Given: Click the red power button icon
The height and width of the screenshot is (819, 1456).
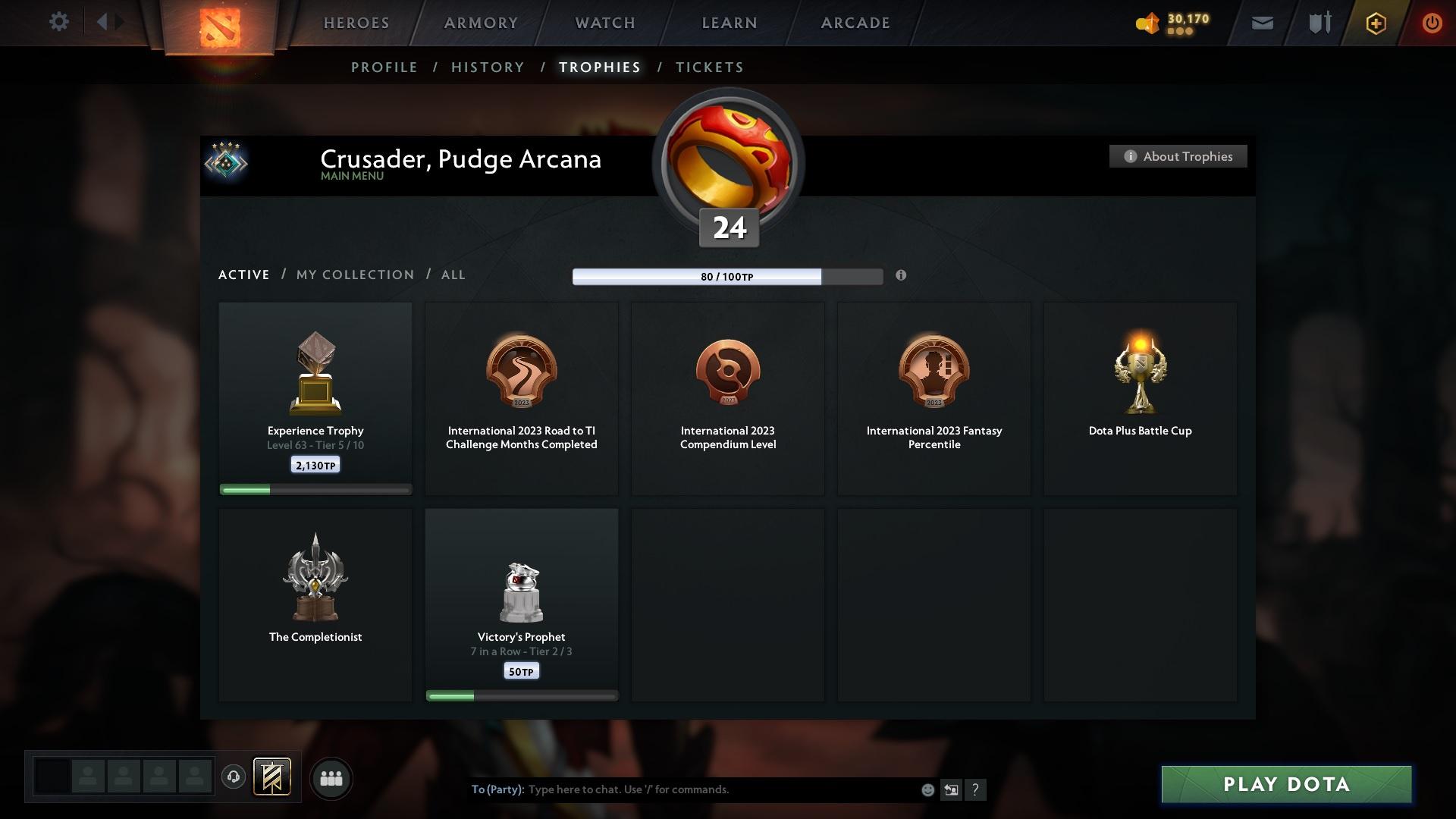Looking at the screenshot, I should [1432, 23].
